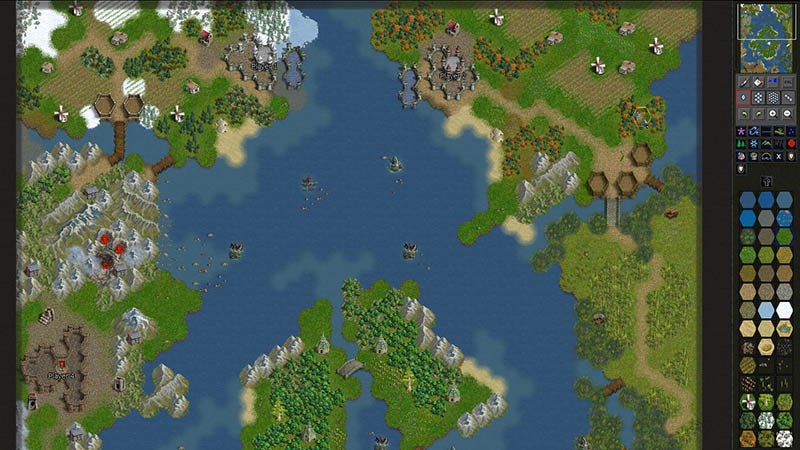800x450 pixels.
Task: Choose the diagonal line brush shape
Action: pyautogui.click(x=788, y=98)
